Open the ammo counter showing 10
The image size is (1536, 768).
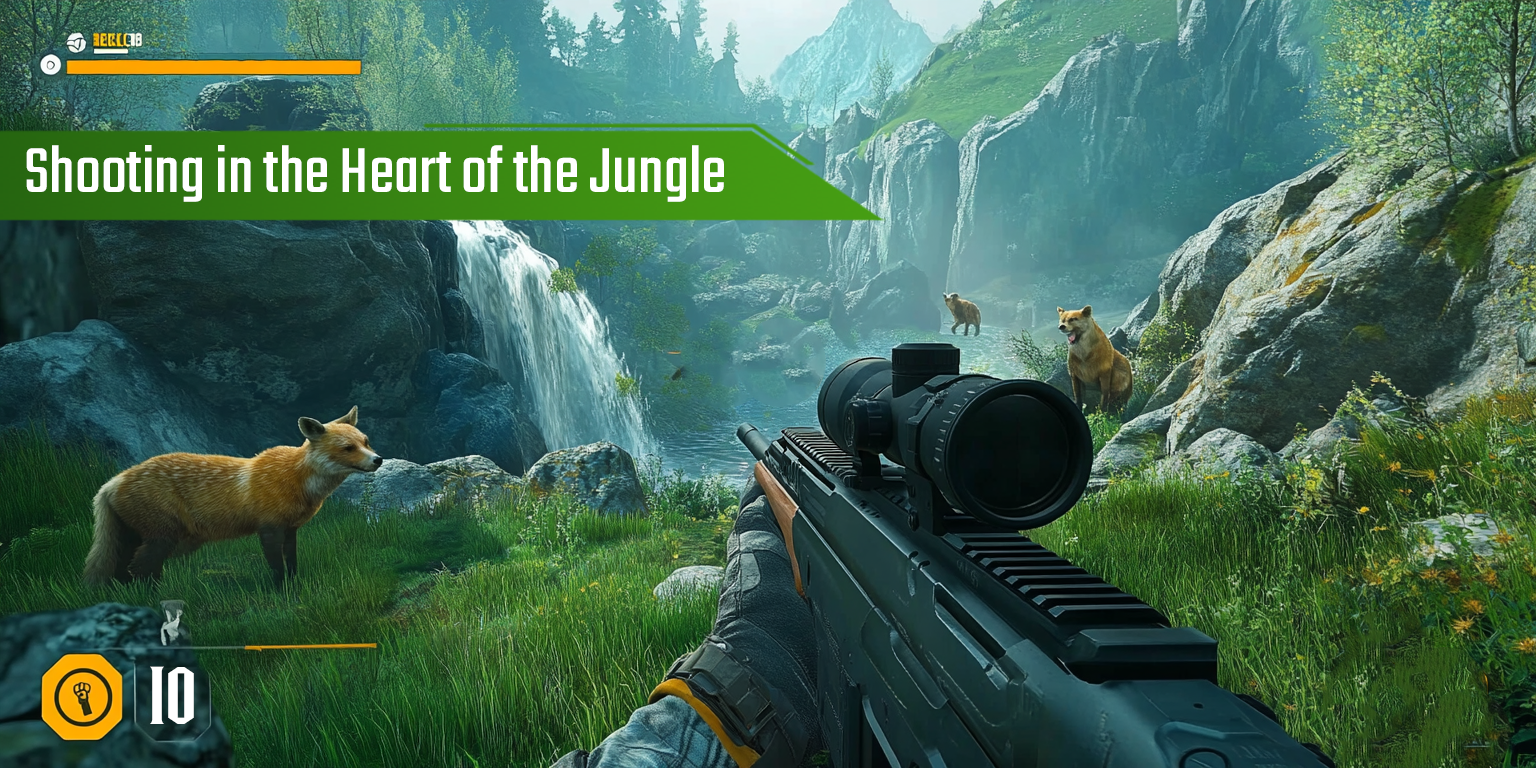click(172, 699)
